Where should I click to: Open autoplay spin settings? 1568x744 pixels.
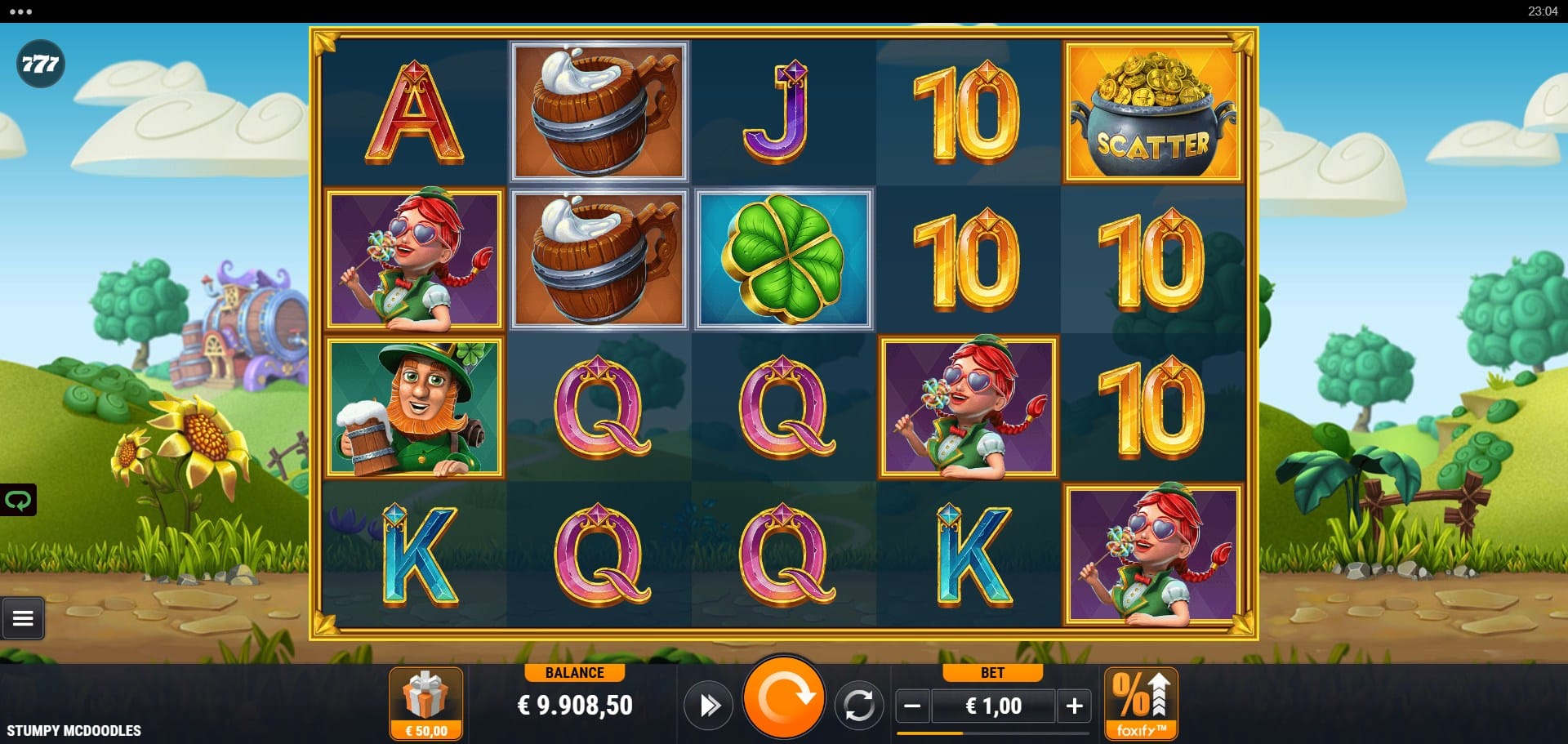tap(858, 706)
